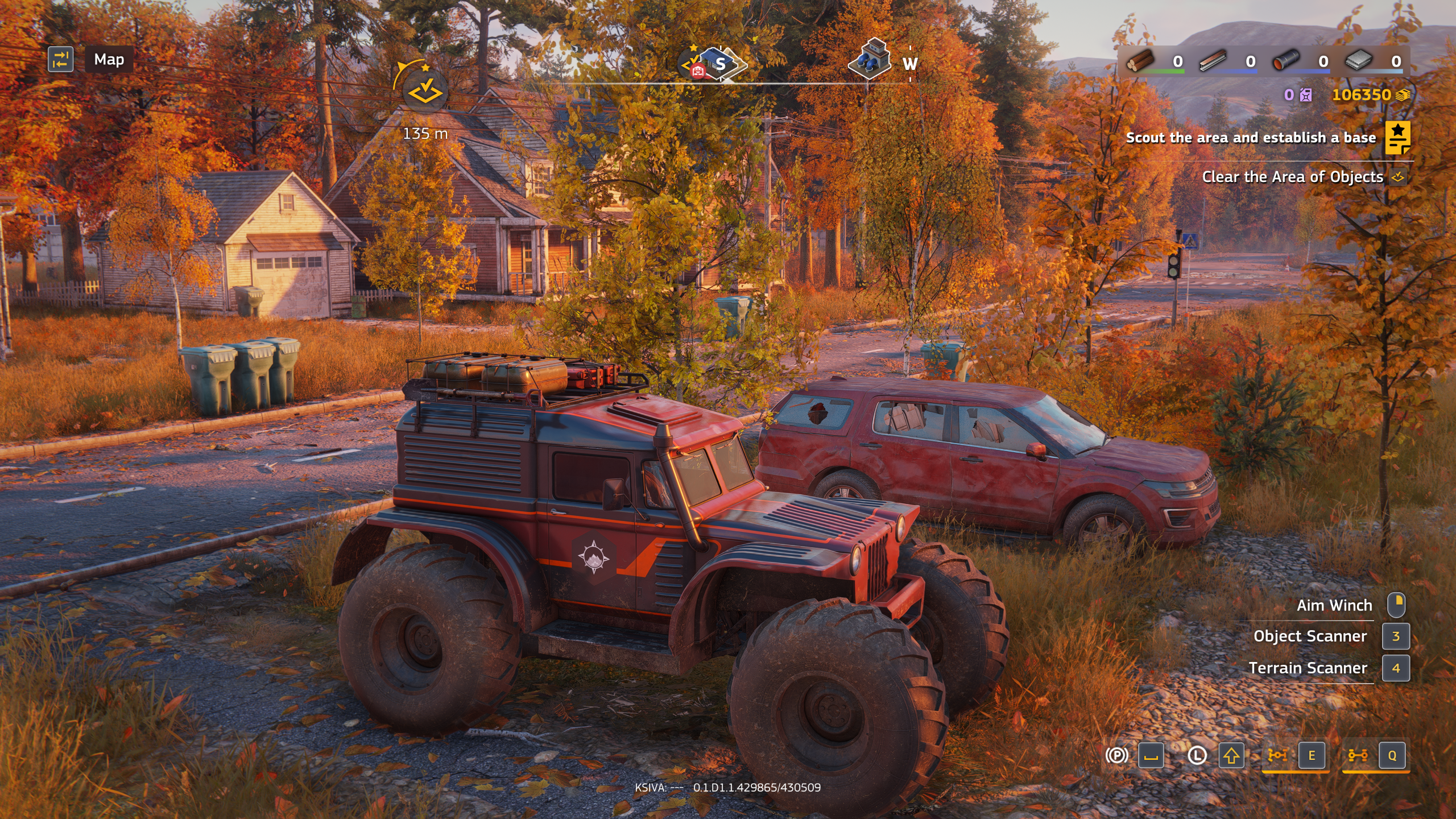Open the 'Scout the area and establish a base' quest
This screenshot has height=819, width=1456.
tap(1250, 138)
